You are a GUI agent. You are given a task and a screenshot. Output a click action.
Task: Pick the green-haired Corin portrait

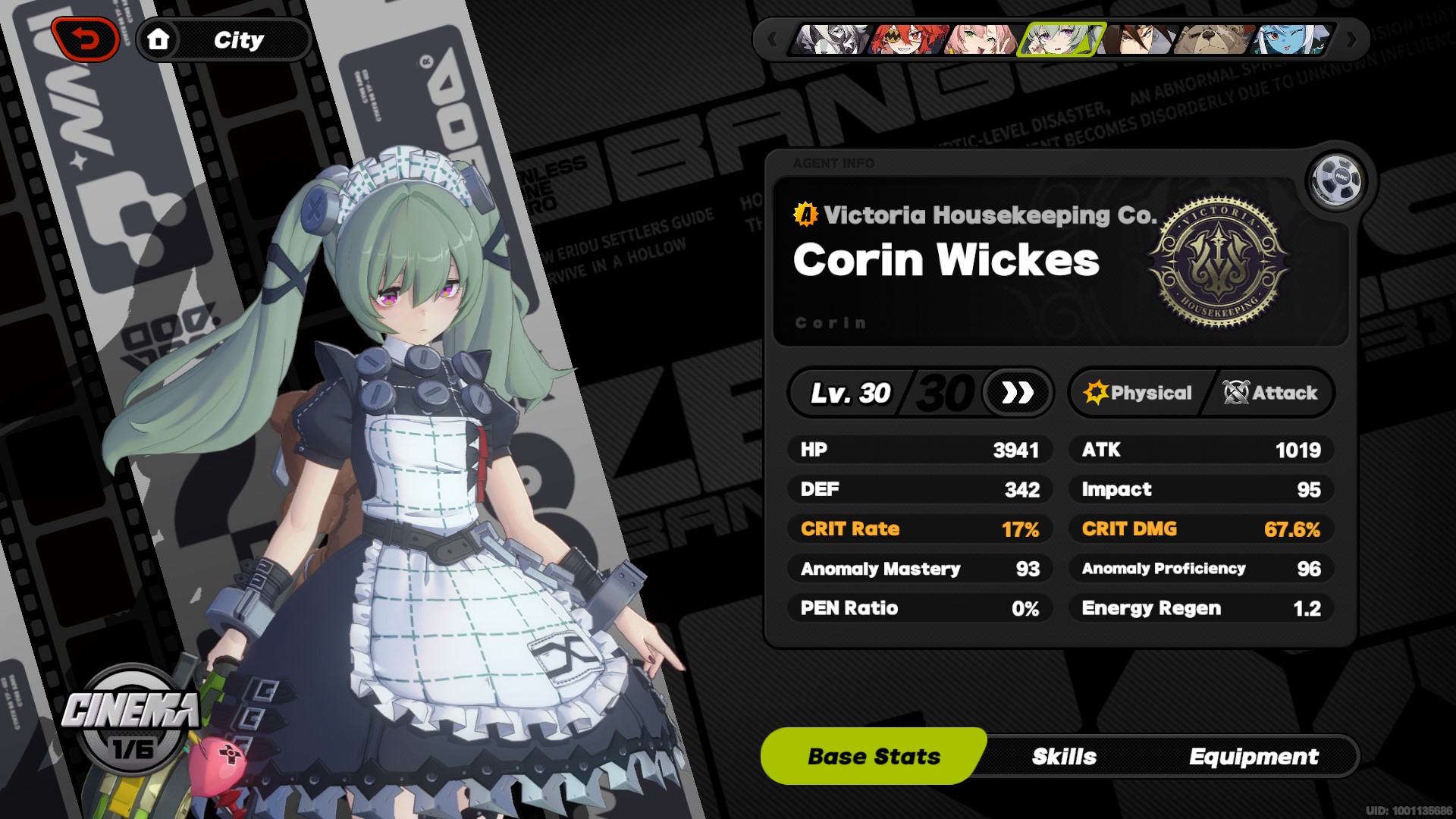click(1059, 39)
